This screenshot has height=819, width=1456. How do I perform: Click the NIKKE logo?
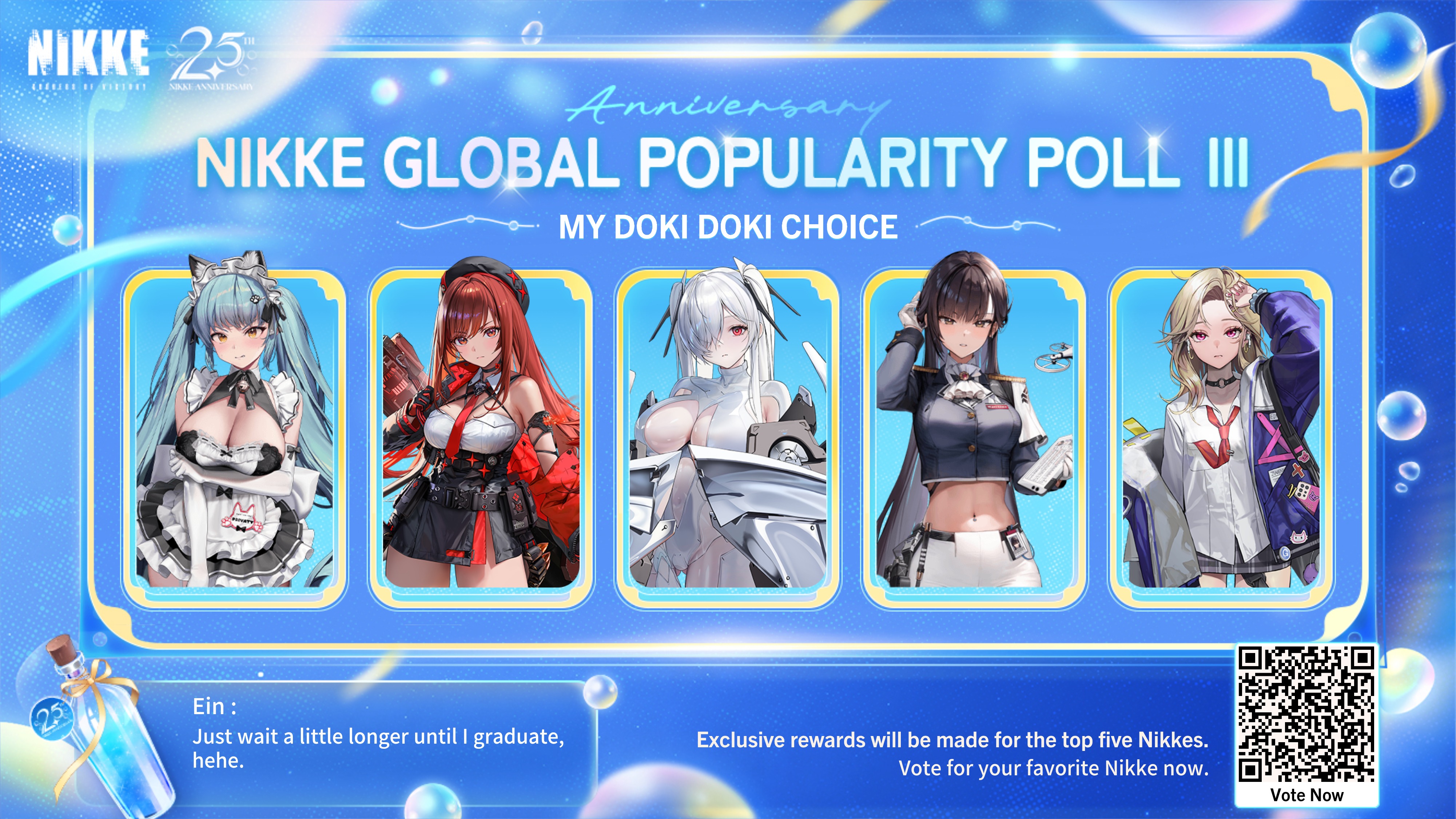coord(89,56)
